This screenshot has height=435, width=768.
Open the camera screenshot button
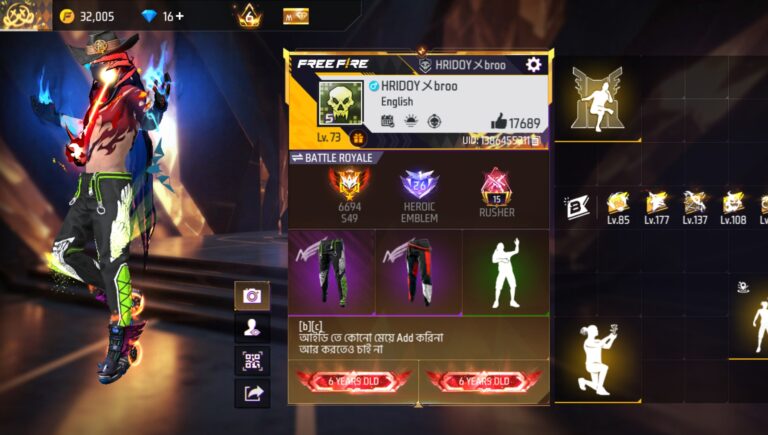coord(252,296)
